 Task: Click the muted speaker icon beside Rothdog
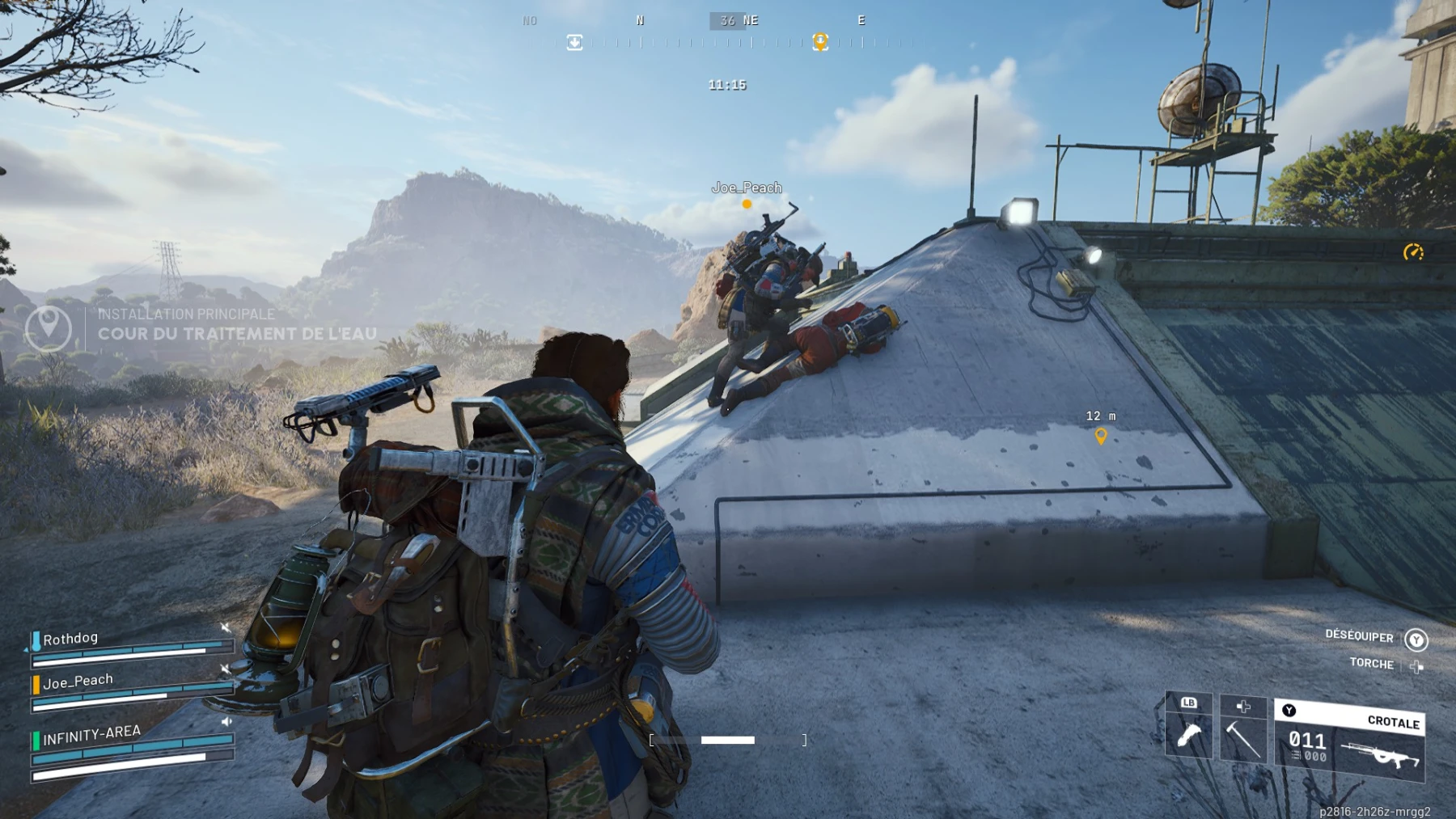pyautogui.click(x=226, y=628)
